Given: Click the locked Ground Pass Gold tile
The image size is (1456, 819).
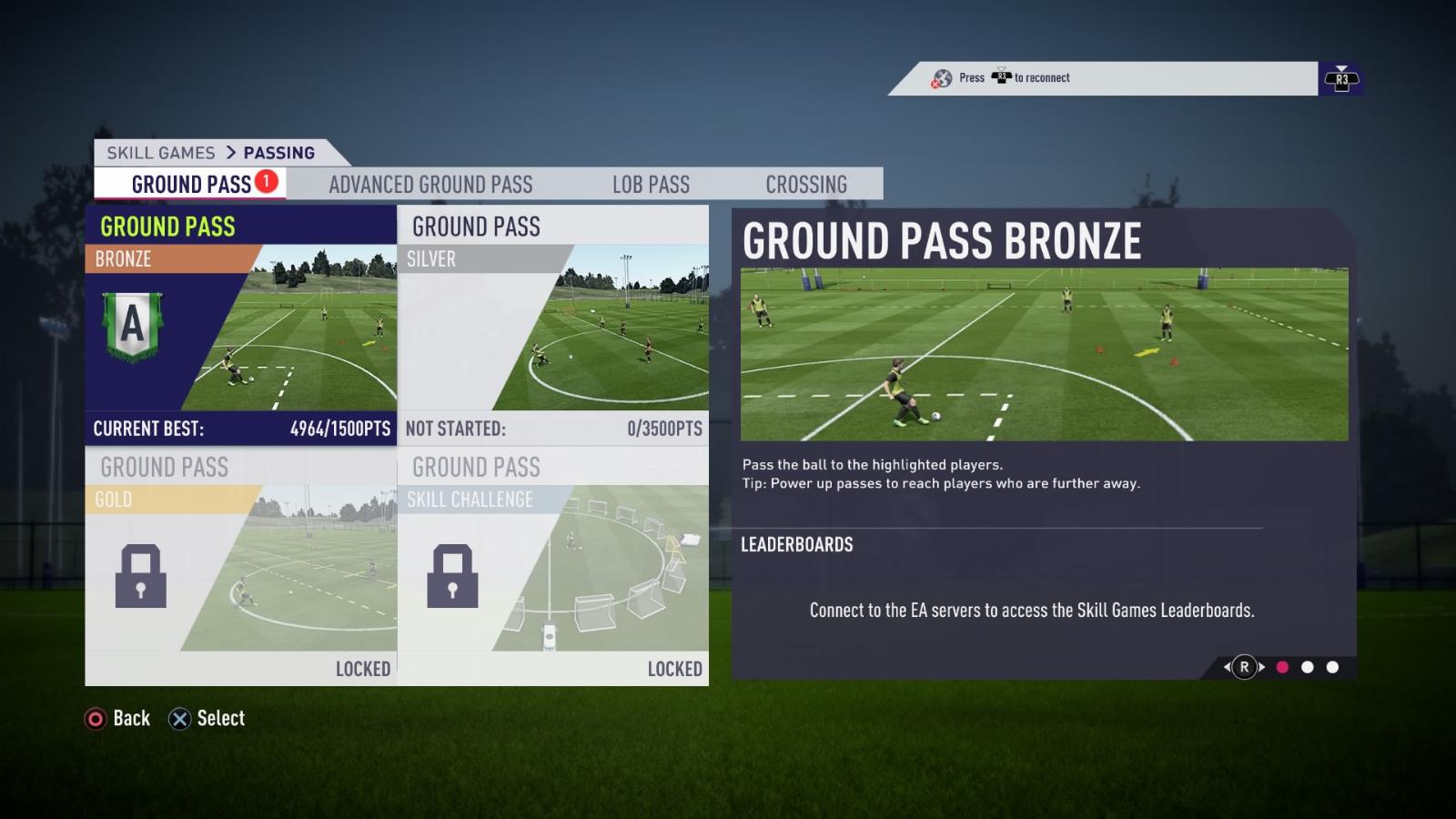Looking at the screenshot, I should (241, 566).
